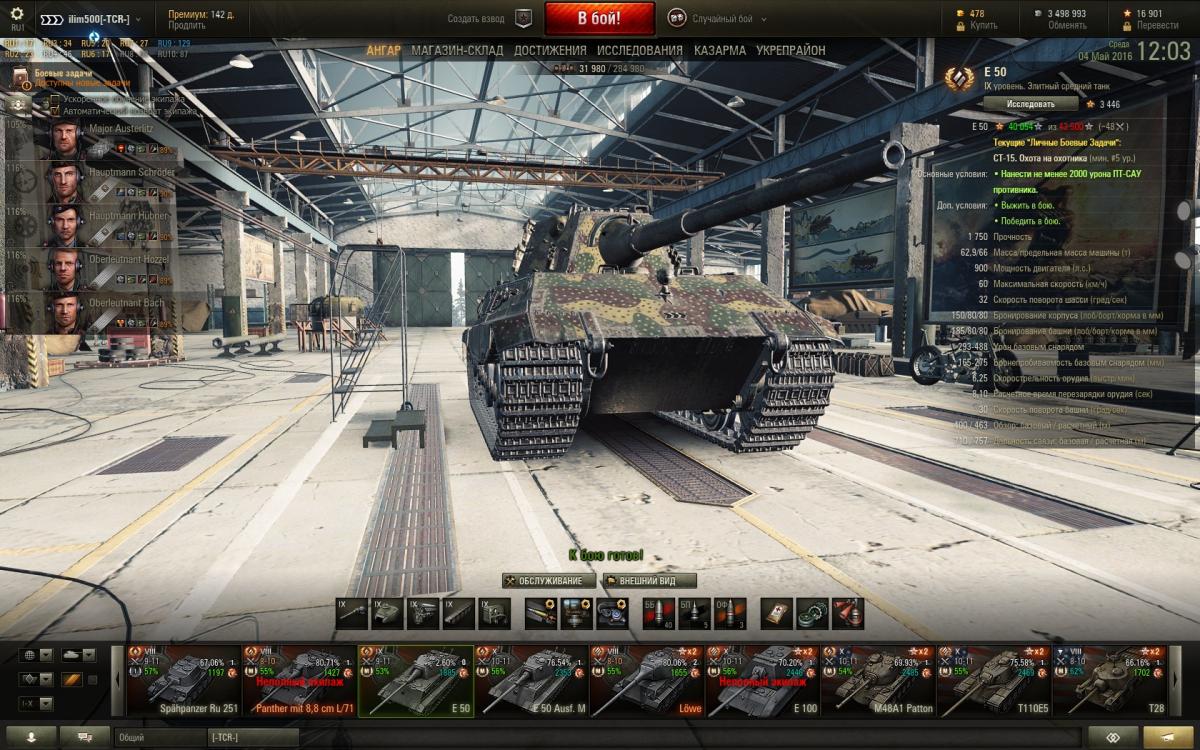Click Купить to buy gold
Viewport: 1200px width, 750px height.
click(x=983, y=25)
